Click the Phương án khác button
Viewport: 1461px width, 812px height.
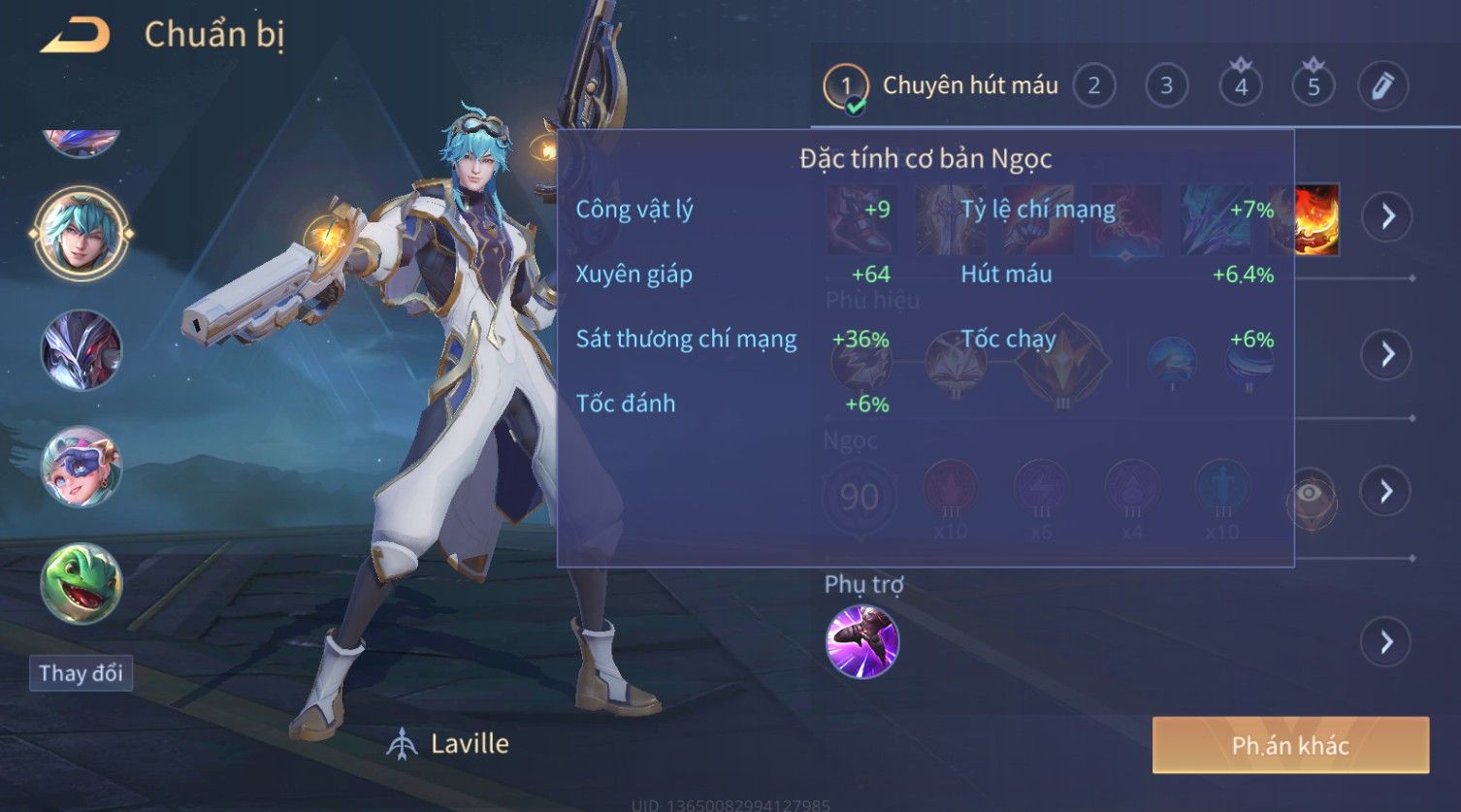click(x=1290, y=745)
